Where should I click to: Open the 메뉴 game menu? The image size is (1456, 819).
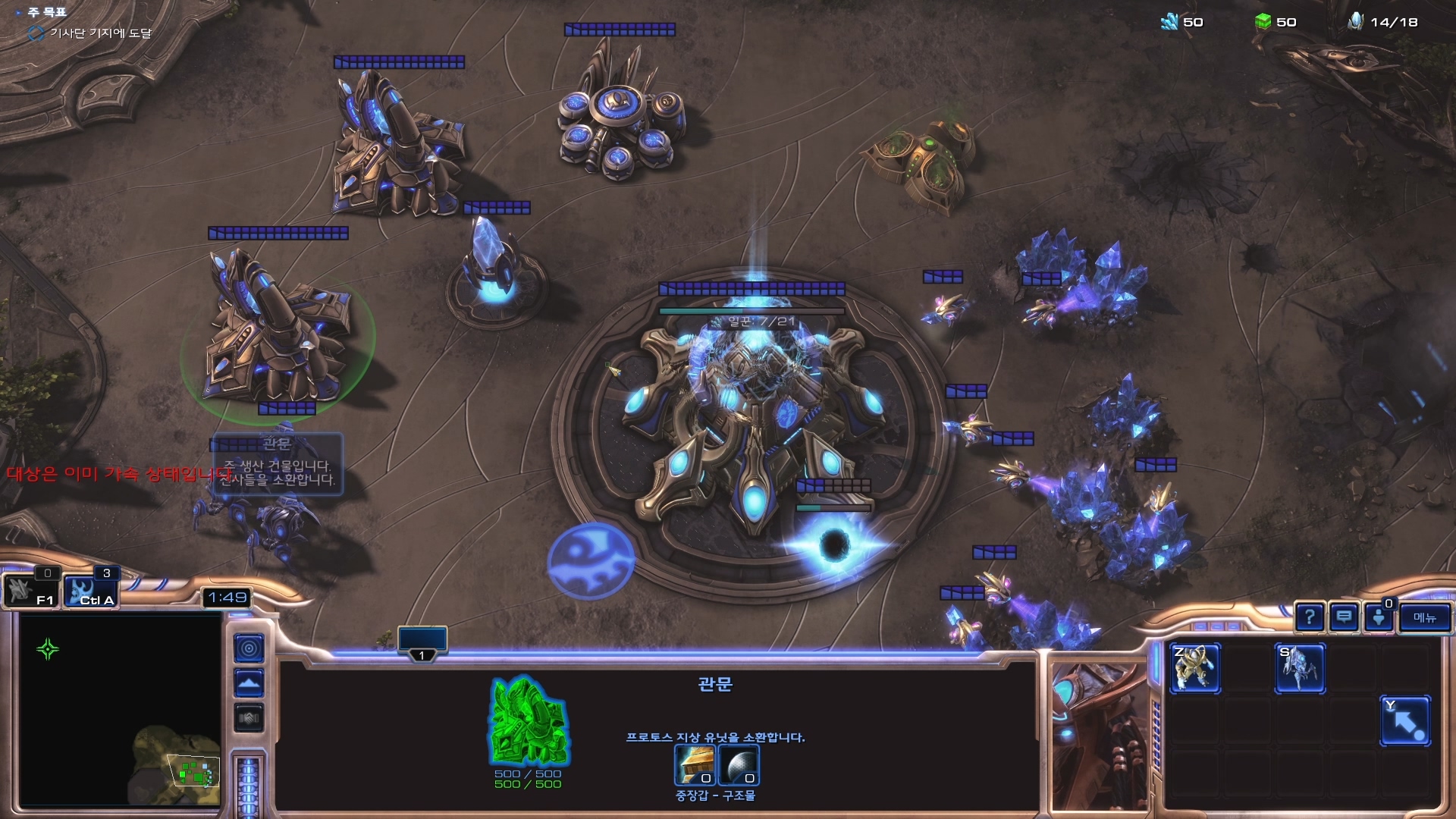pyautogui.click(x=1424, y=618)
